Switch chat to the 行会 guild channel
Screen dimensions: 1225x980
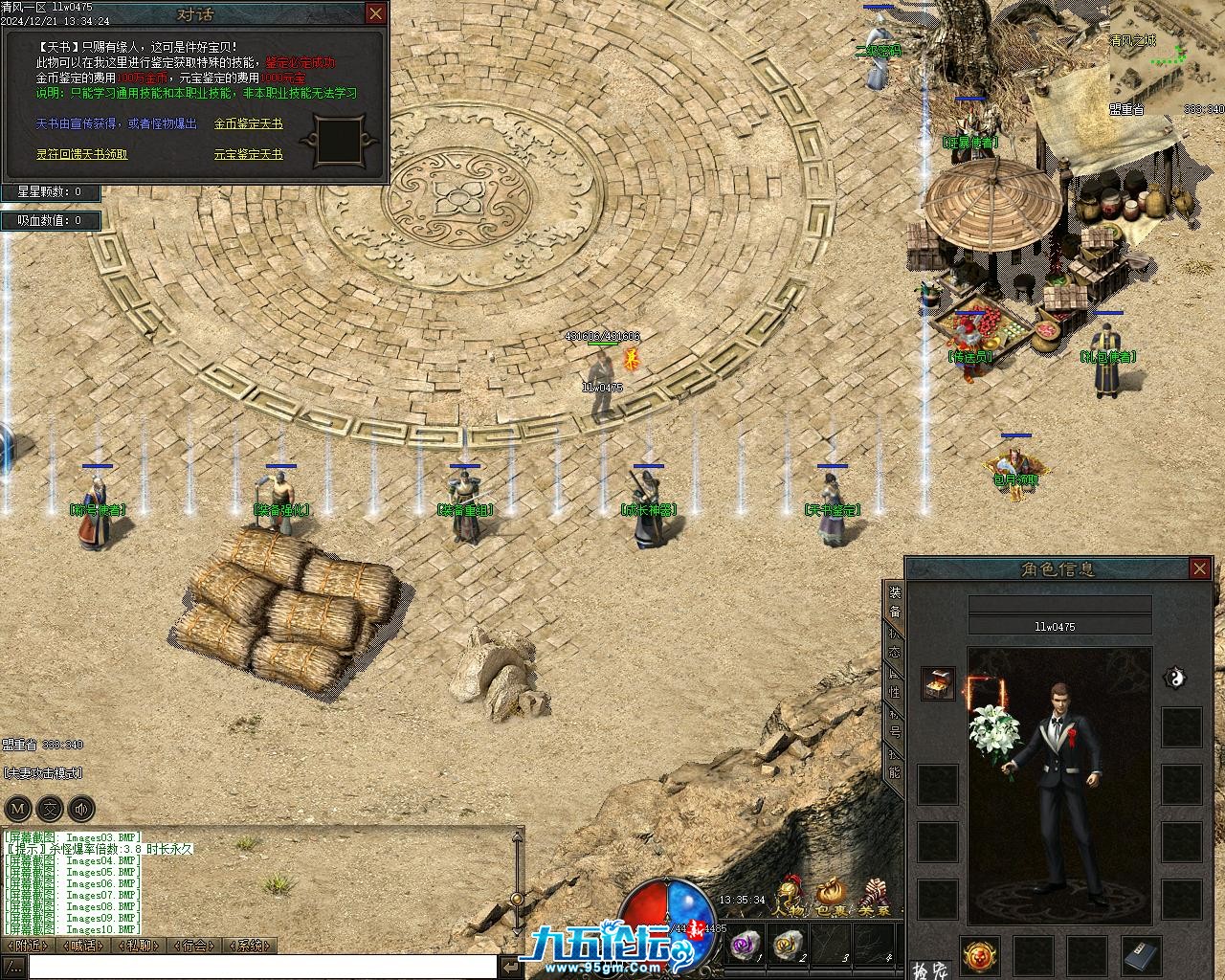pos(193,946)
